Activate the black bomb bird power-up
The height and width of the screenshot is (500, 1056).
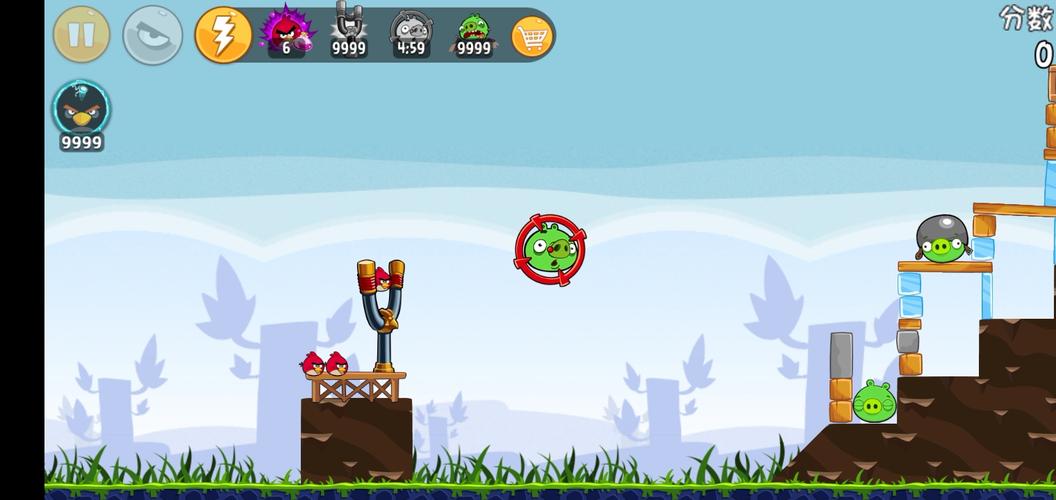(x=81, y=112)
